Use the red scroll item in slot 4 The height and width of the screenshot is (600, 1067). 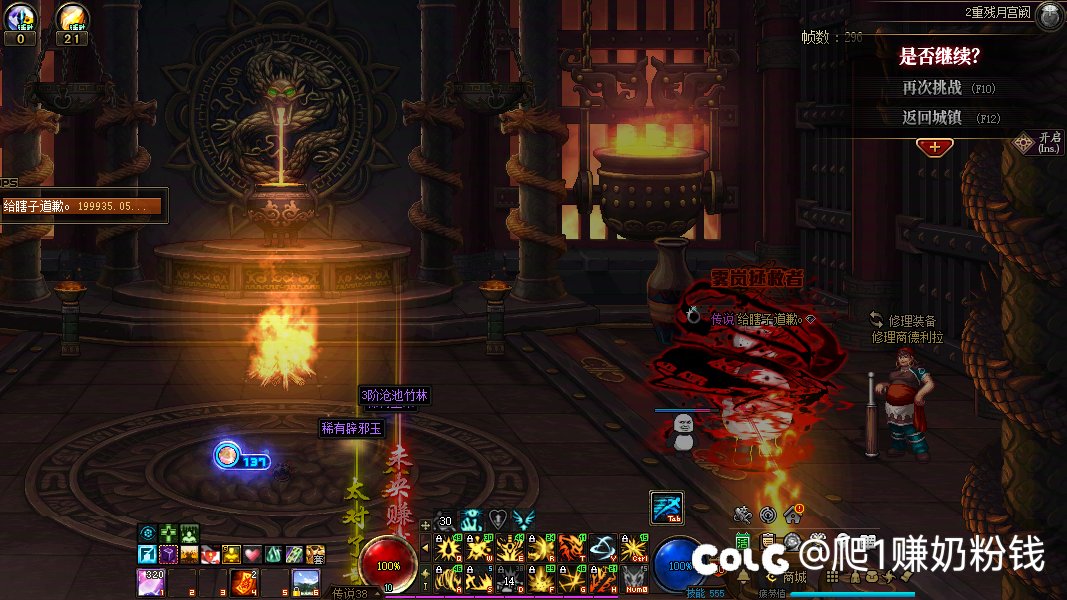(245, 581)
